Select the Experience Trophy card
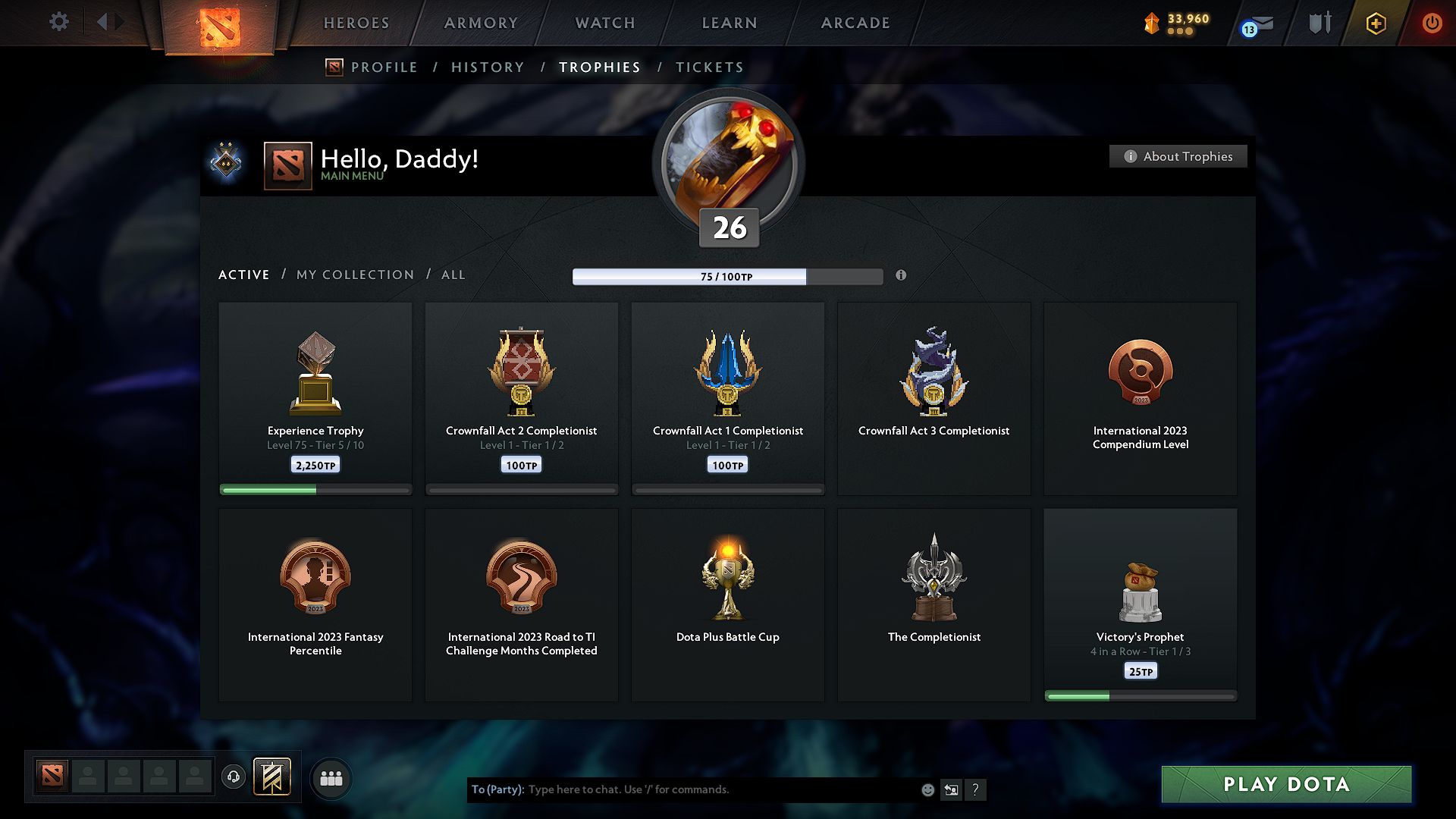Screen dimensions: 1456x819 tap(315, 398)
